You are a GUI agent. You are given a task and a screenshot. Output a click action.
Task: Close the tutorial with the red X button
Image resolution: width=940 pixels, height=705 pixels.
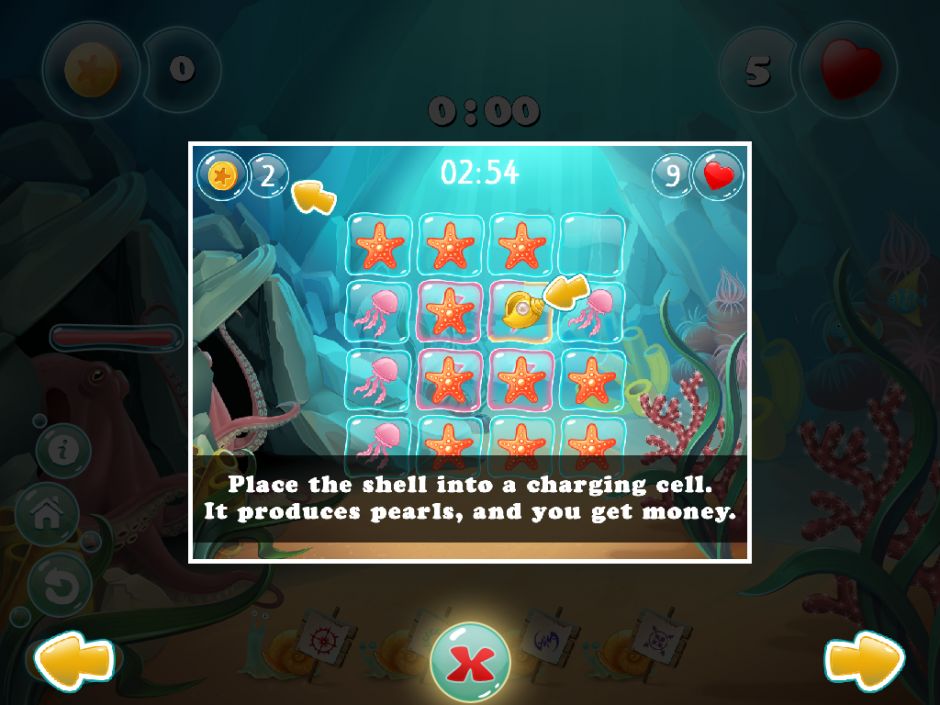[470, 661]
